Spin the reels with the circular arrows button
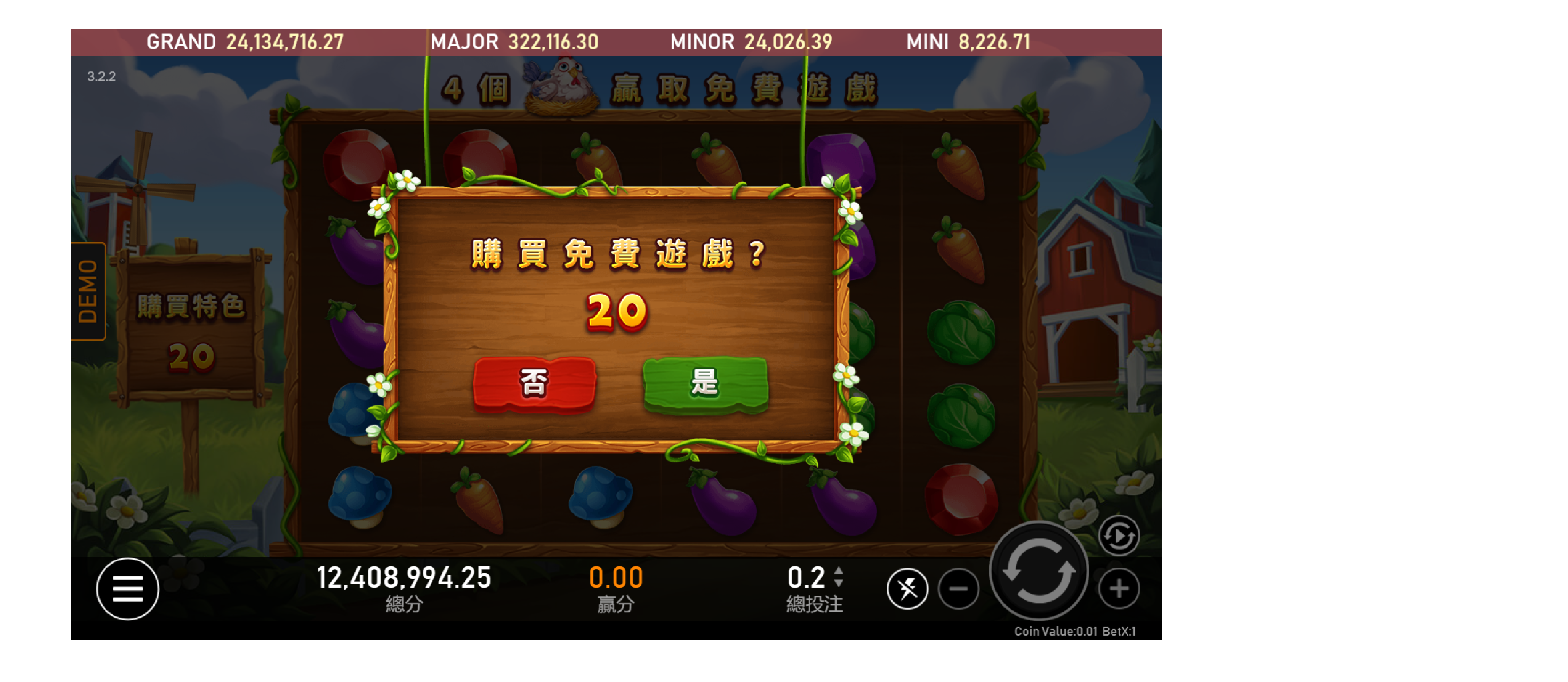1568x682 pixels. (1038, 571)
